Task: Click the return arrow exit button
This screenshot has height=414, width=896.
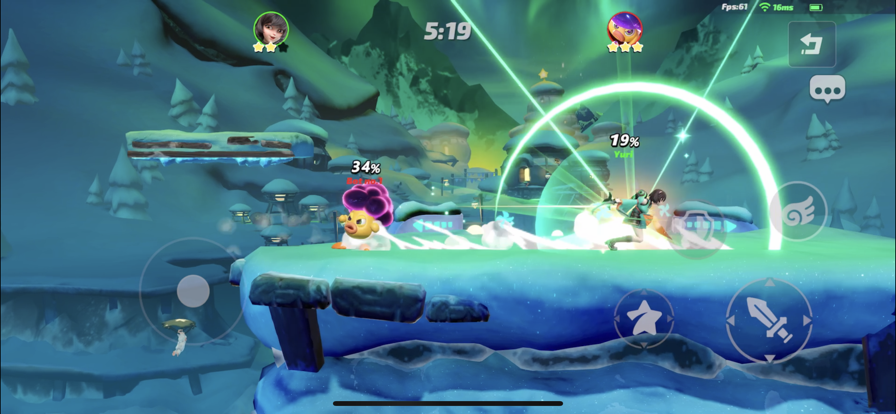Action: click(811, 44)
